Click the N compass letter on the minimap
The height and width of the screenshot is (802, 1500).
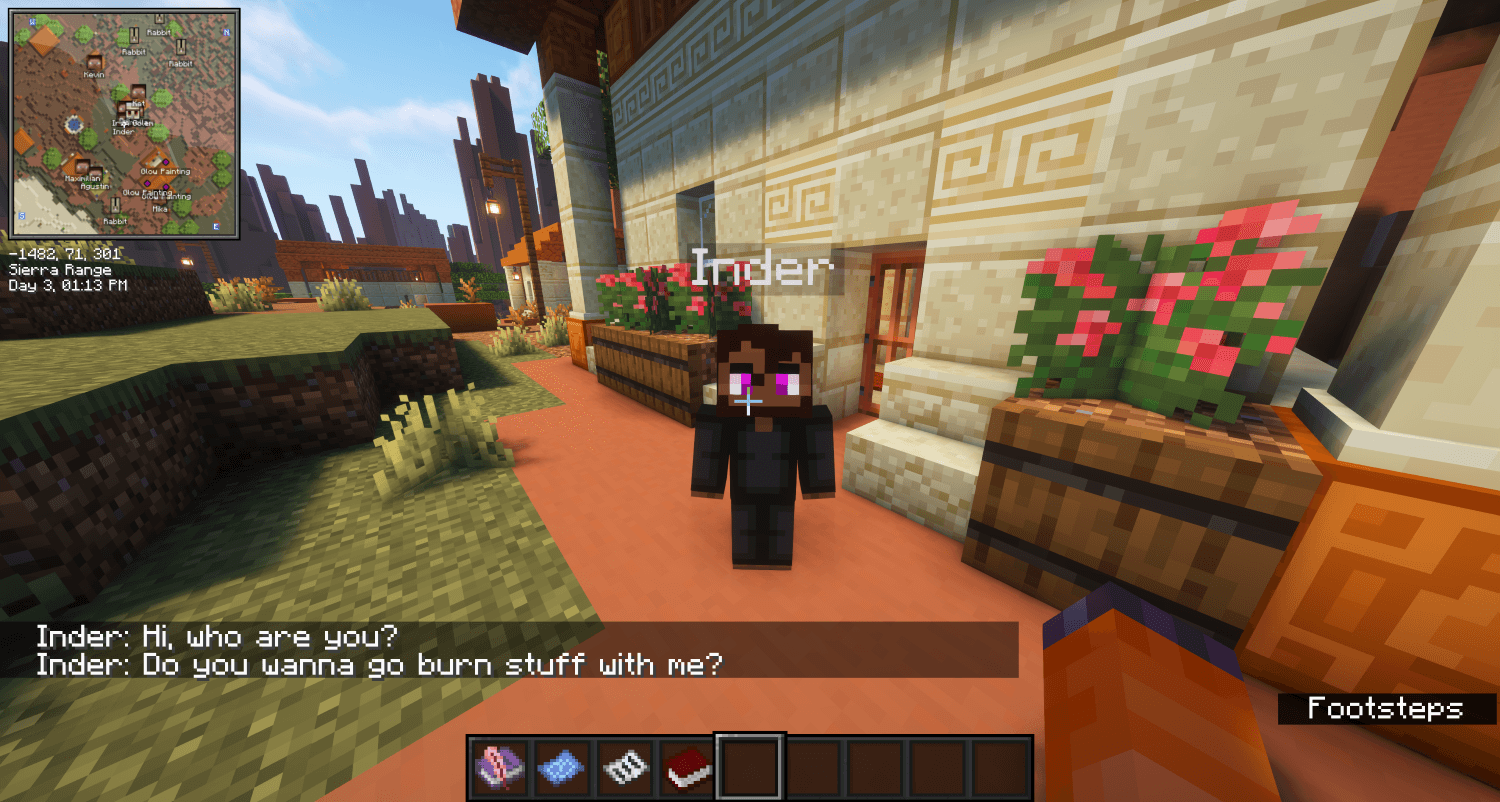[225, 31]
